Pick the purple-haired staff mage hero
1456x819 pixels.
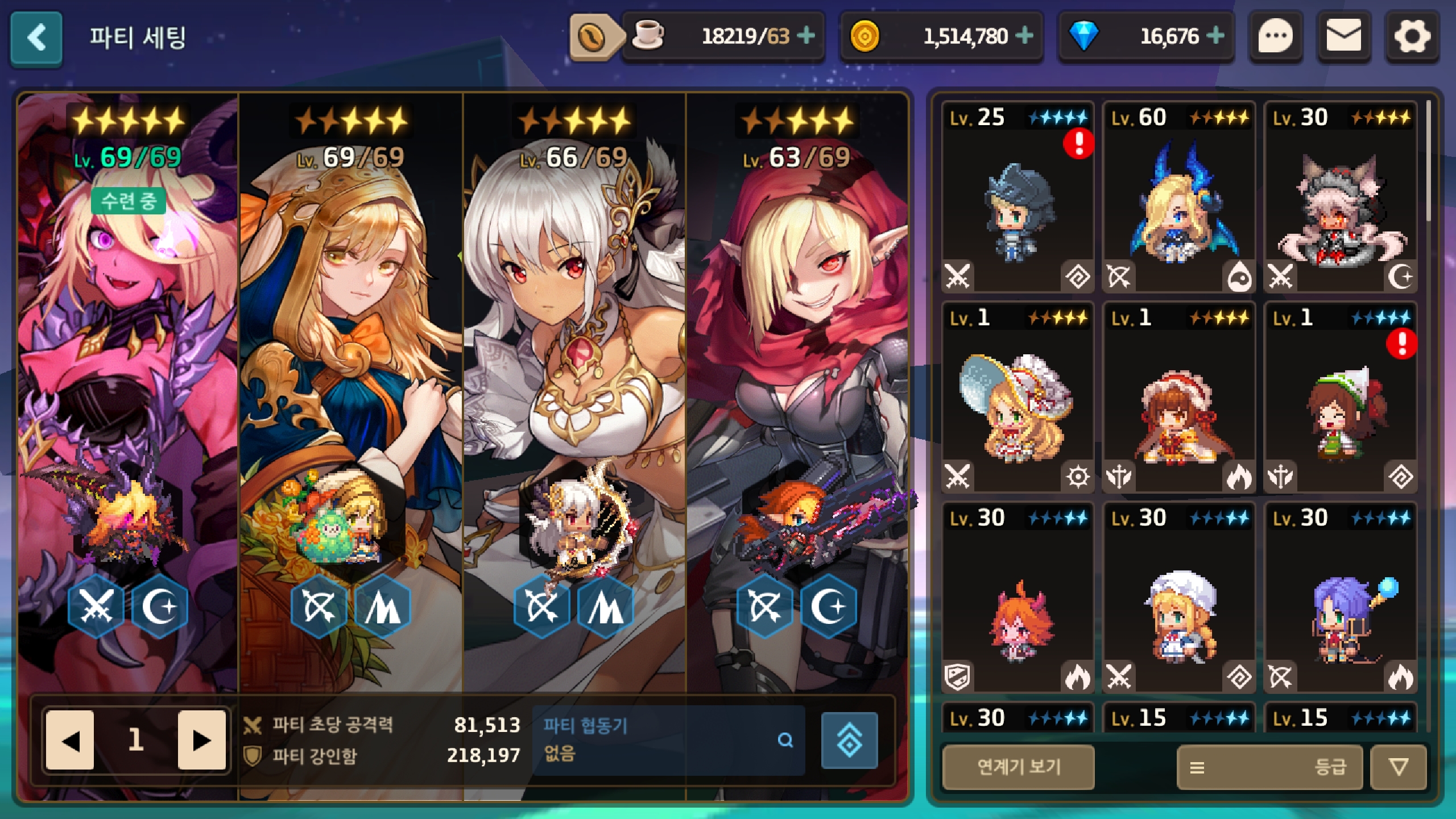pyautogui.click(x=1340, y=597)
